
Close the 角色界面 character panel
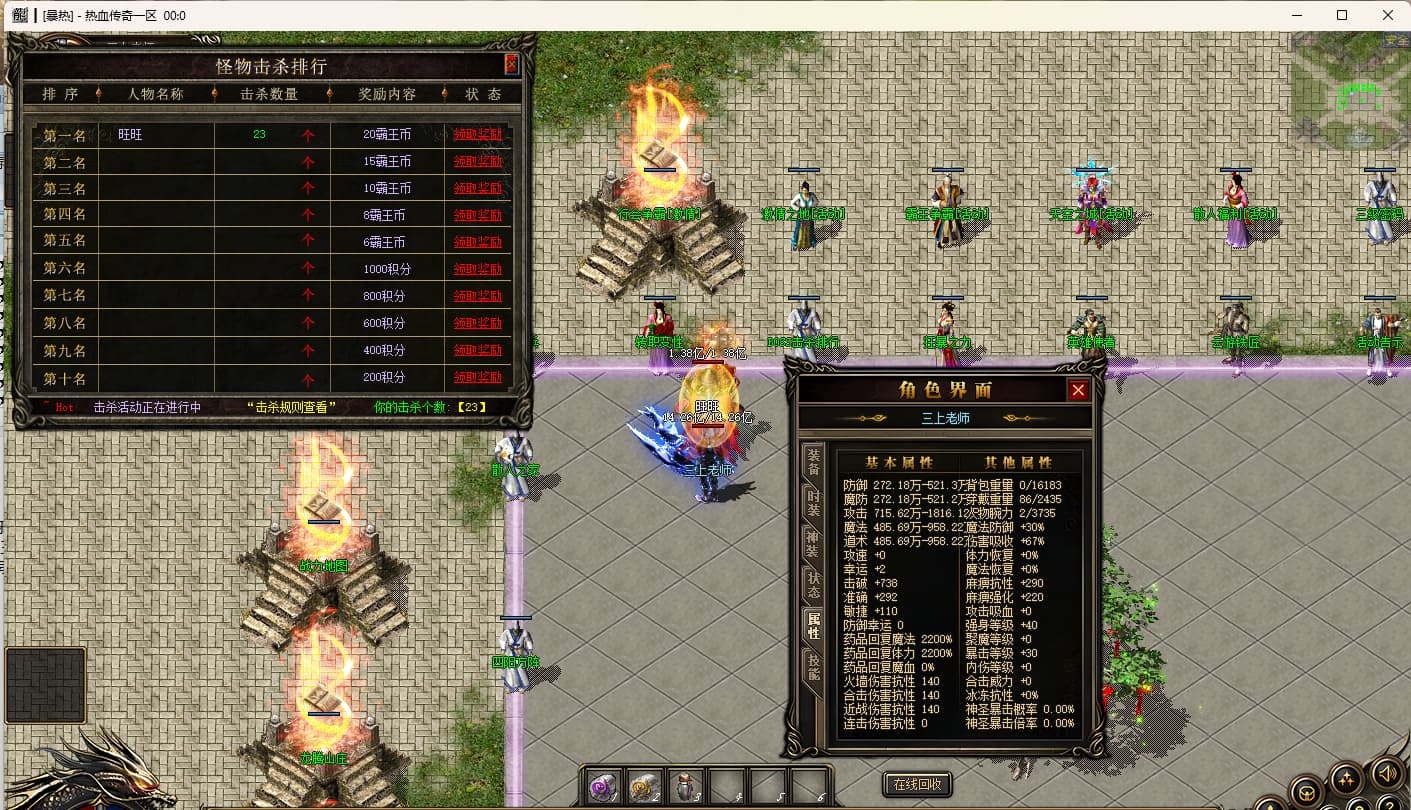pos(1077,390)
